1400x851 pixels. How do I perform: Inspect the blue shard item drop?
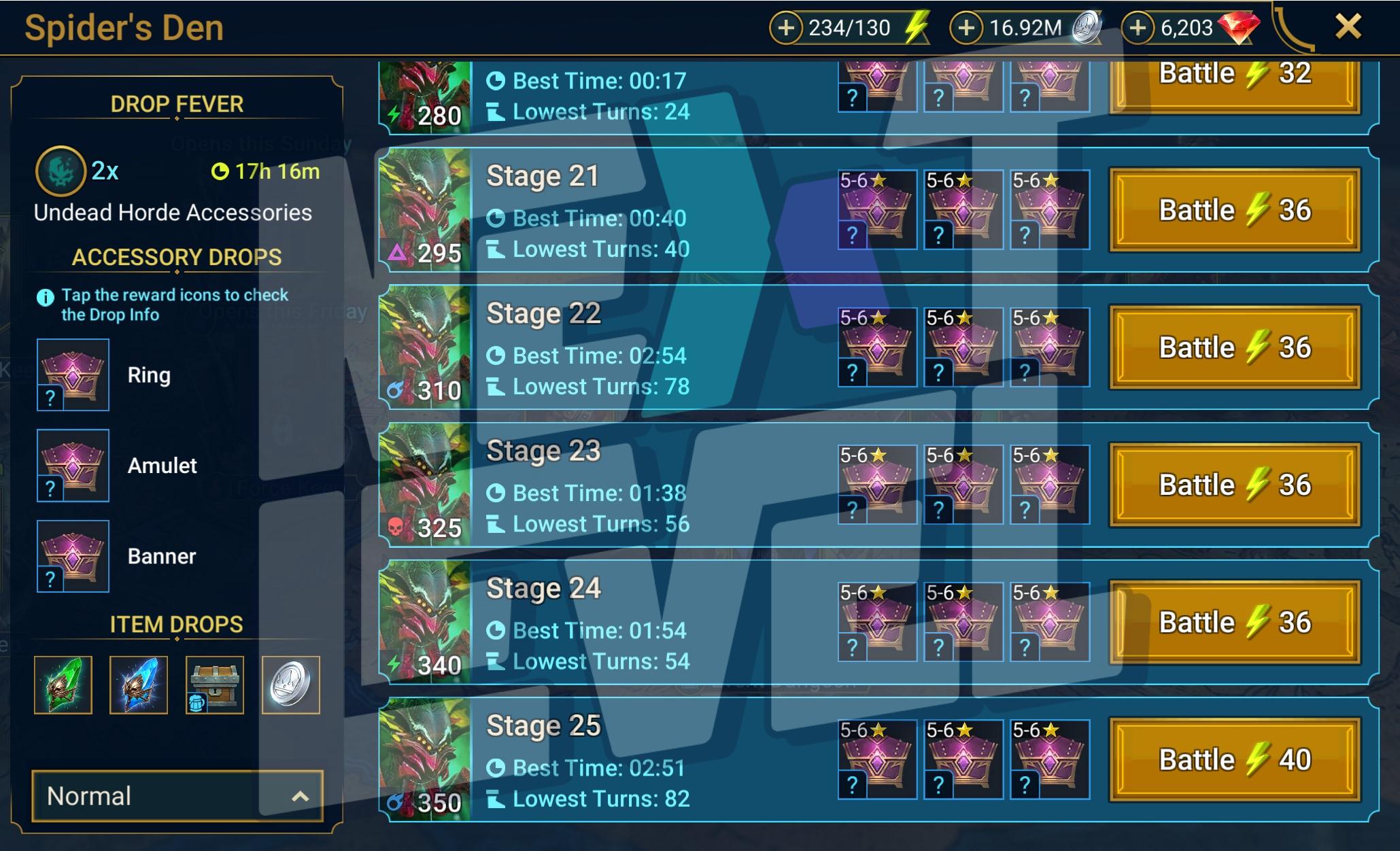(x=139, y=684)
